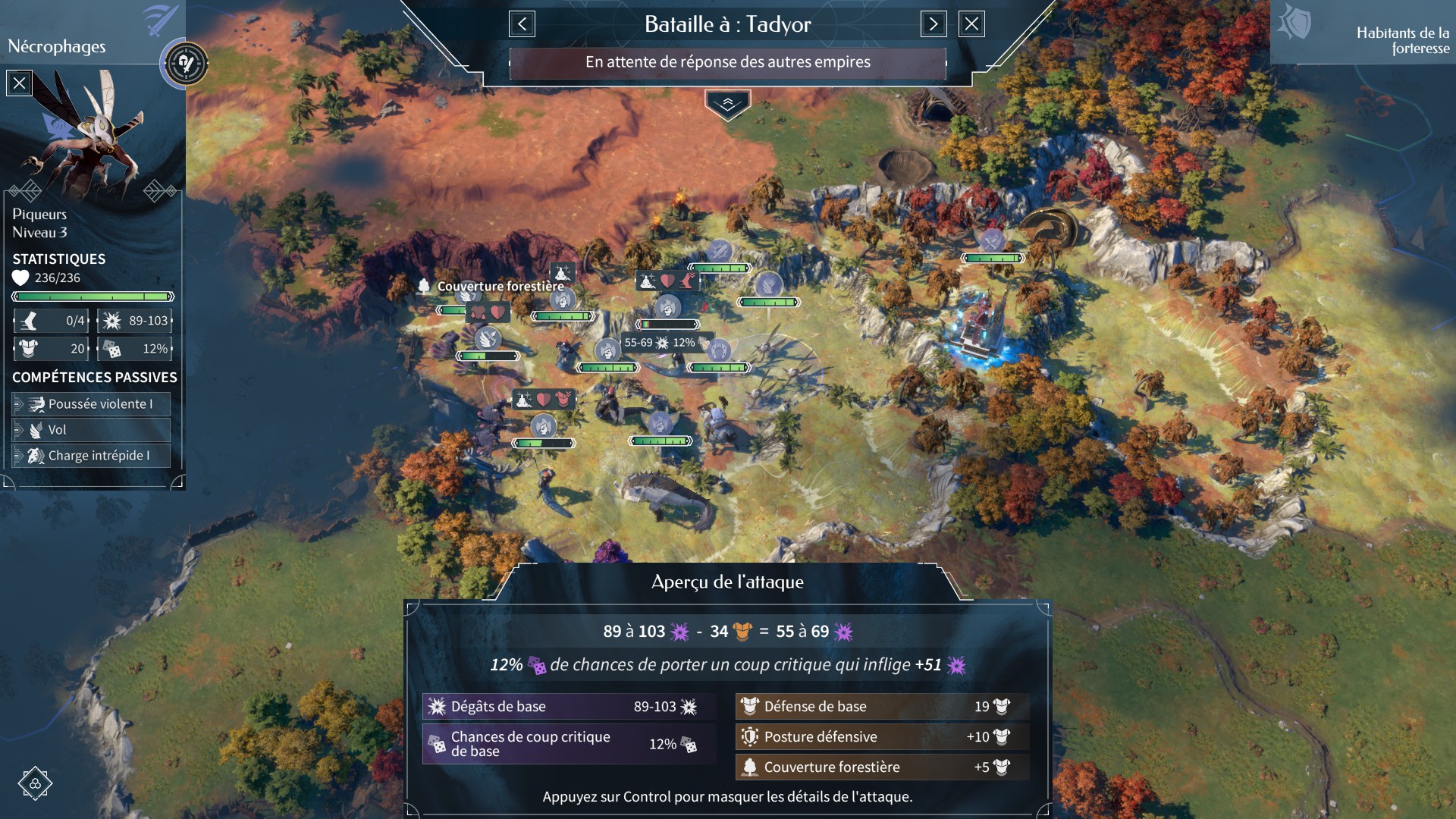Image resolution: width=1456 pixels, height=819 pixels.
Task: Select the Charge intrépide I passive skill
Action: (92, 456)
